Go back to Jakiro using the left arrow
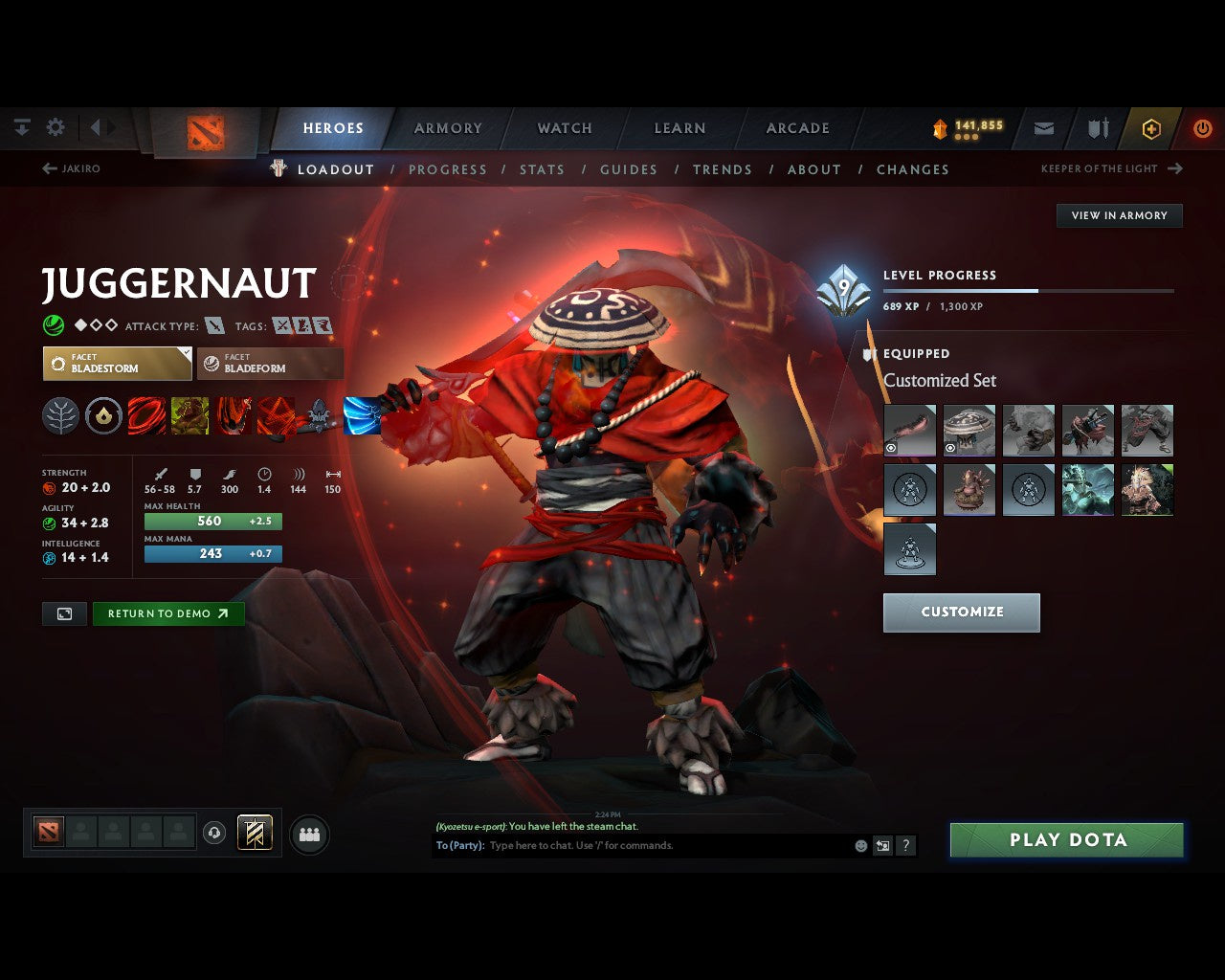This screenshot has height=980, width=1225. [x=48, y=168]
